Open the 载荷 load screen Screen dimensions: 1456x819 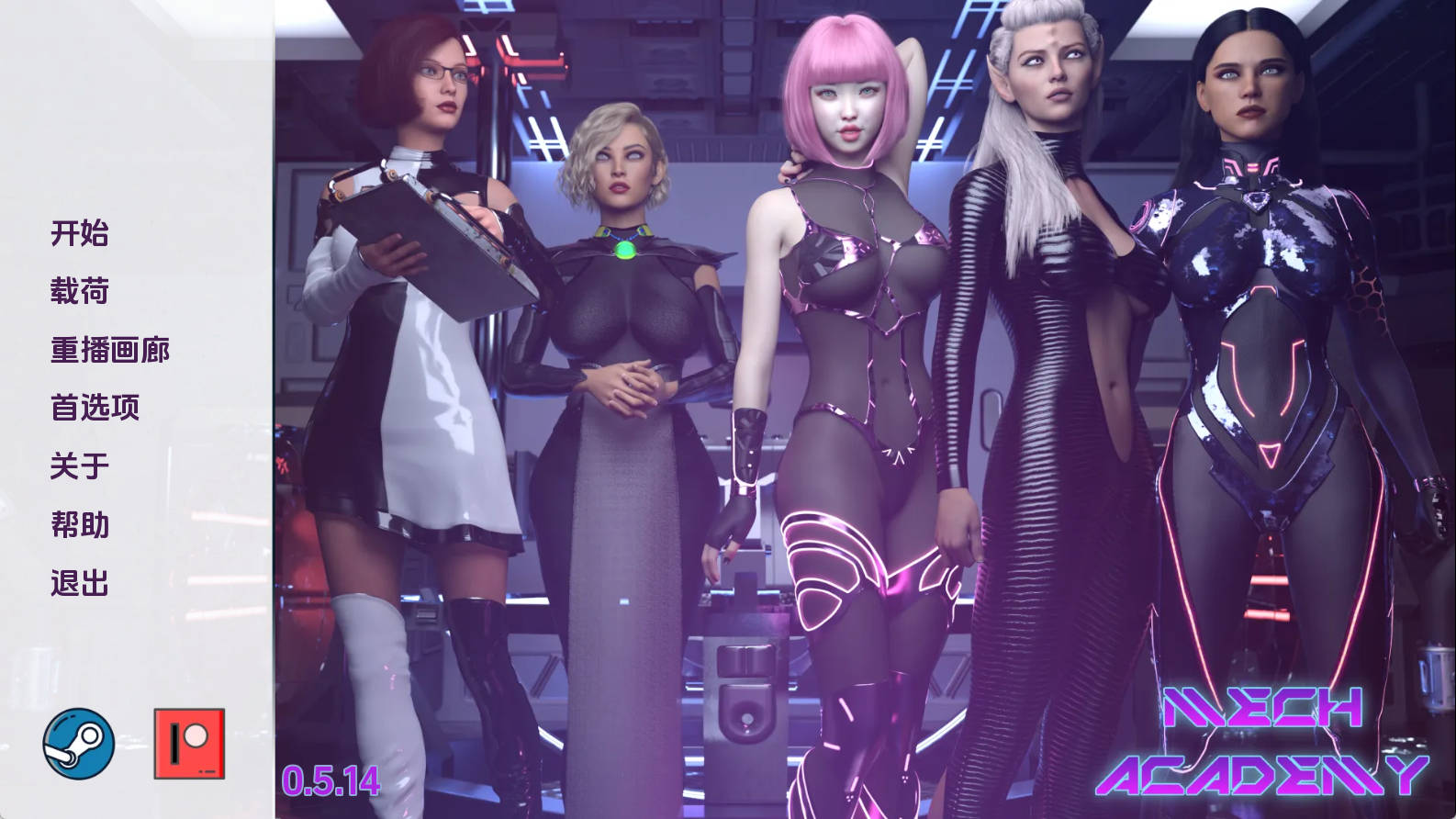click(78, 291)
